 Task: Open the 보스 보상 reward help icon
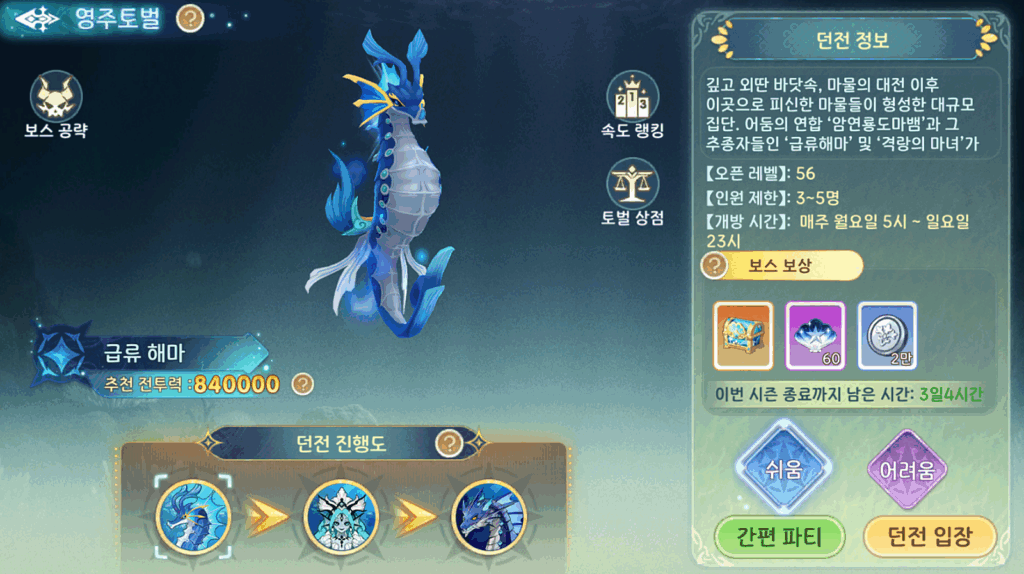point(714,266)
